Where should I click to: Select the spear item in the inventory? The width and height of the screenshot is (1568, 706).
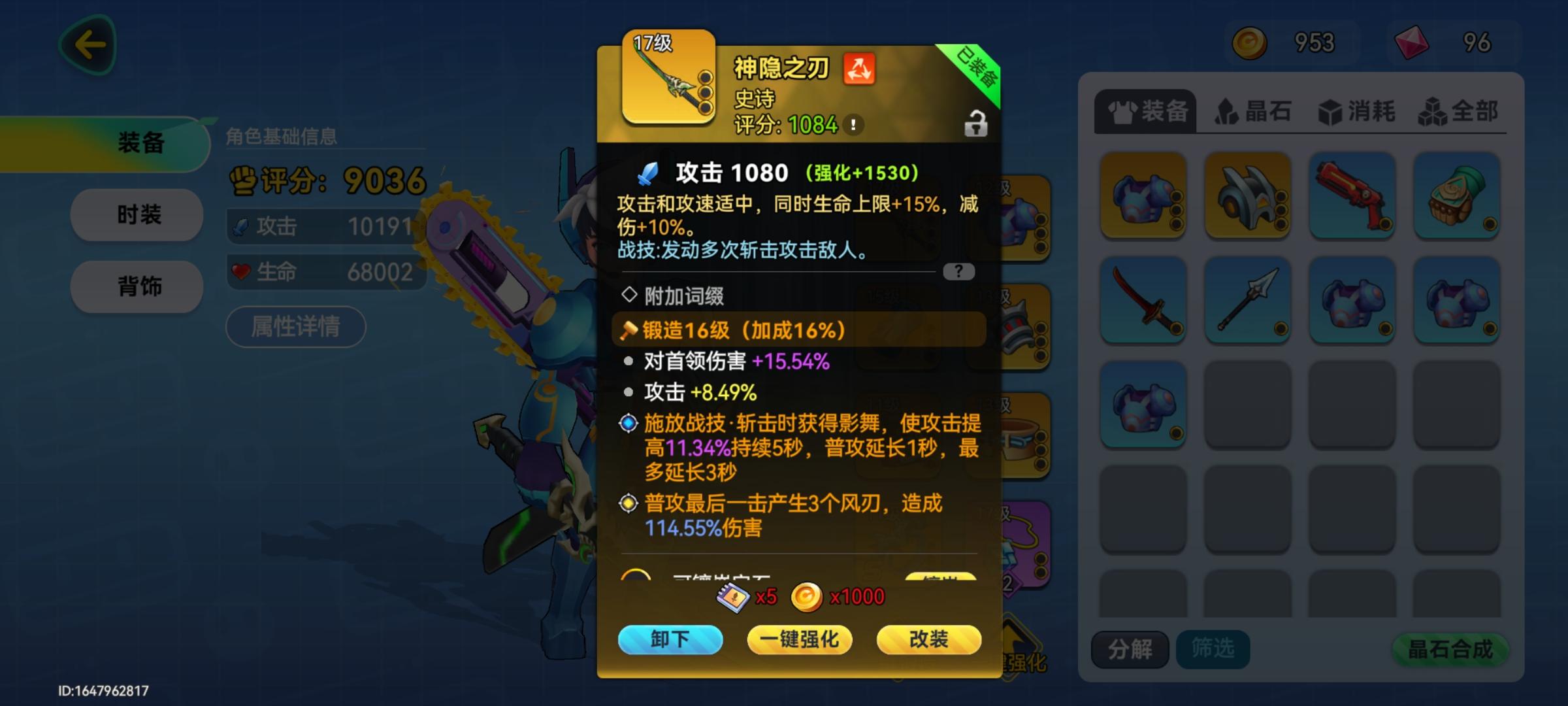1248,299
